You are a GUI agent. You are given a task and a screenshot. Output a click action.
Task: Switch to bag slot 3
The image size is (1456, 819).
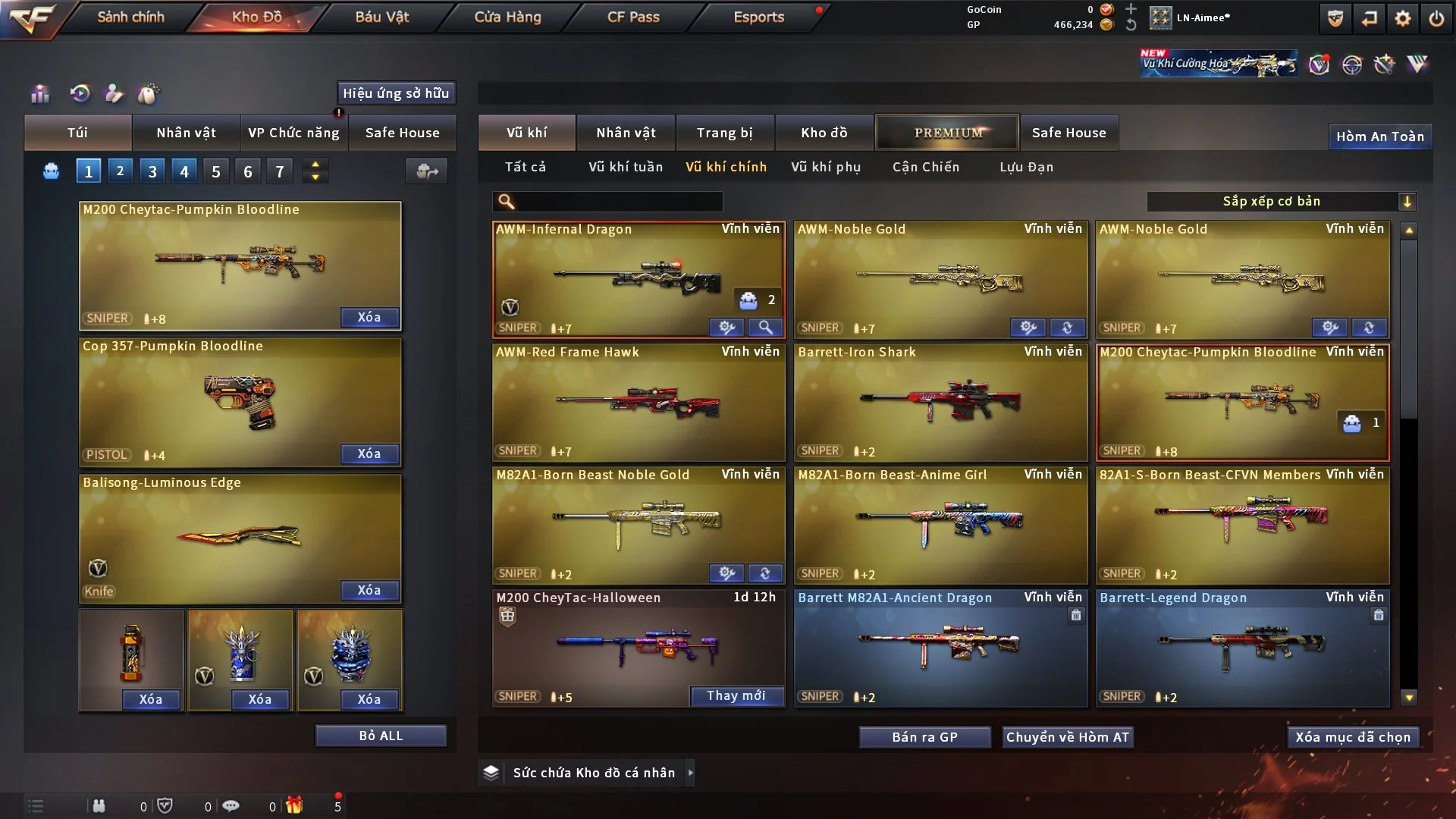[x=152, y=171]
